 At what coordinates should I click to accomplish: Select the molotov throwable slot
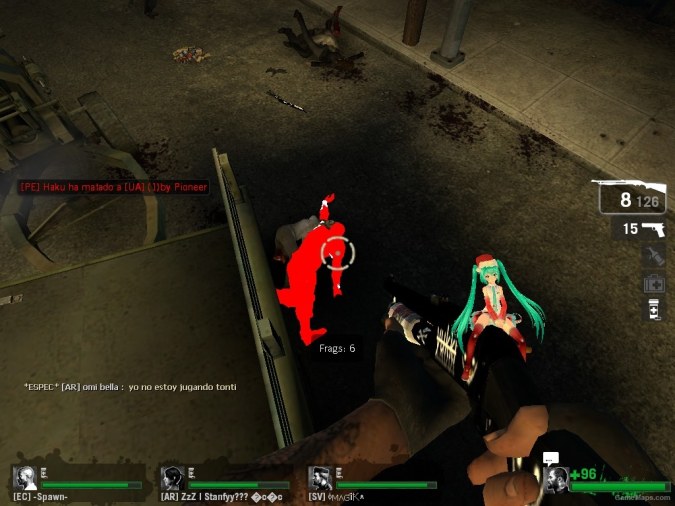click(653, 257)
